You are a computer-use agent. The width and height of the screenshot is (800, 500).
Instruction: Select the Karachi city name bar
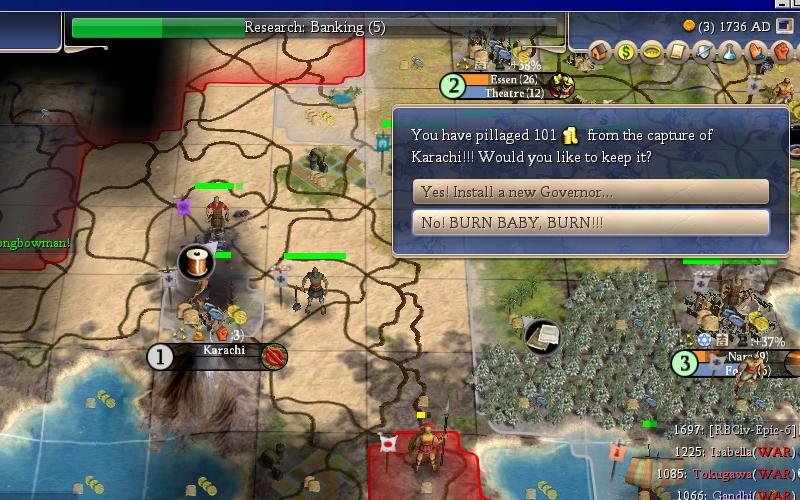click(x=222, y=351)
